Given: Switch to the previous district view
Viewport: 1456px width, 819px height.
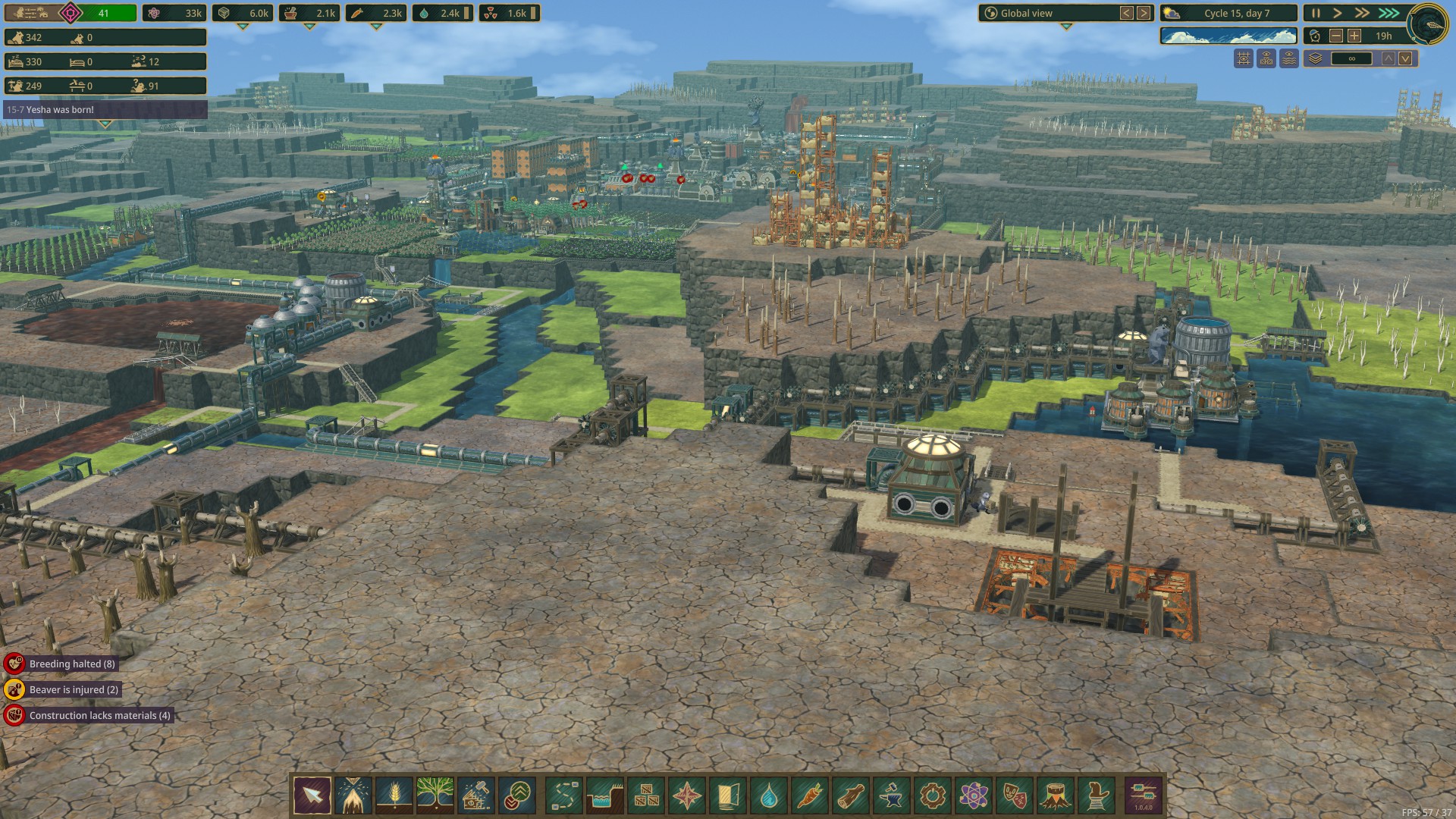Looking at the screenshot, I should tap(1127, 13).
